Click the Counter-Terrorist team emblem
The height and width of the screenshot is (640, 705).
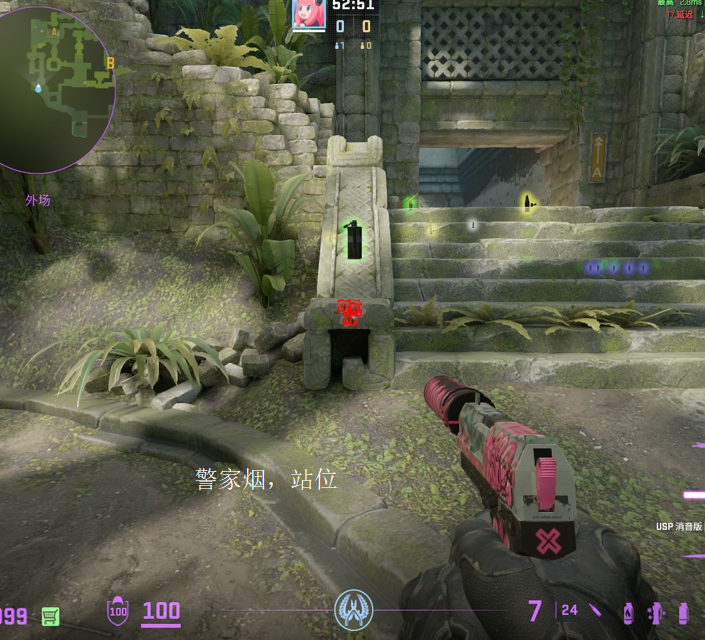[353, 608]
